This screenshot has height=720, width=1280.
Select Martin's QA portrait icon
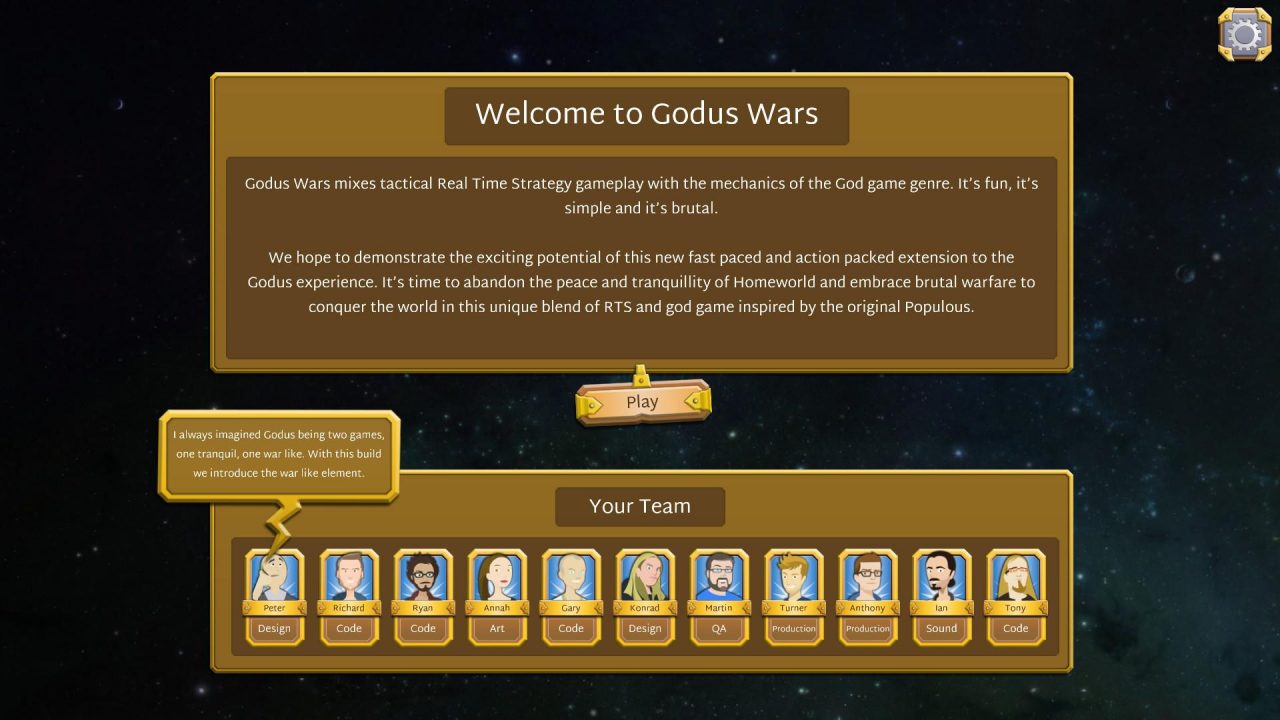point(719,577)
